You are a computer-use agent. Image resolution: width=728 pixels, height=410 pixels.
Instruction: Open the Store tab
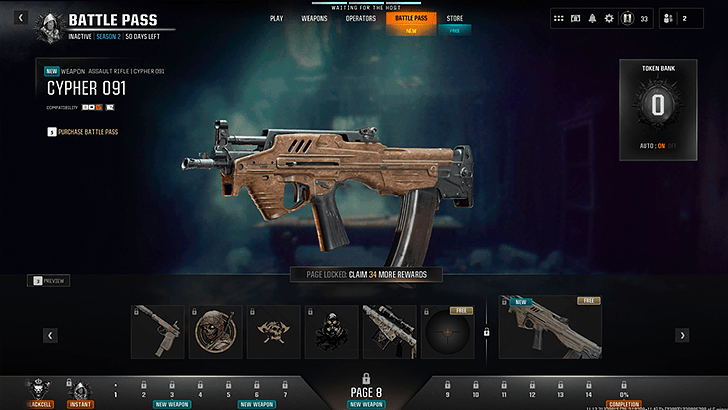point(455,18)
